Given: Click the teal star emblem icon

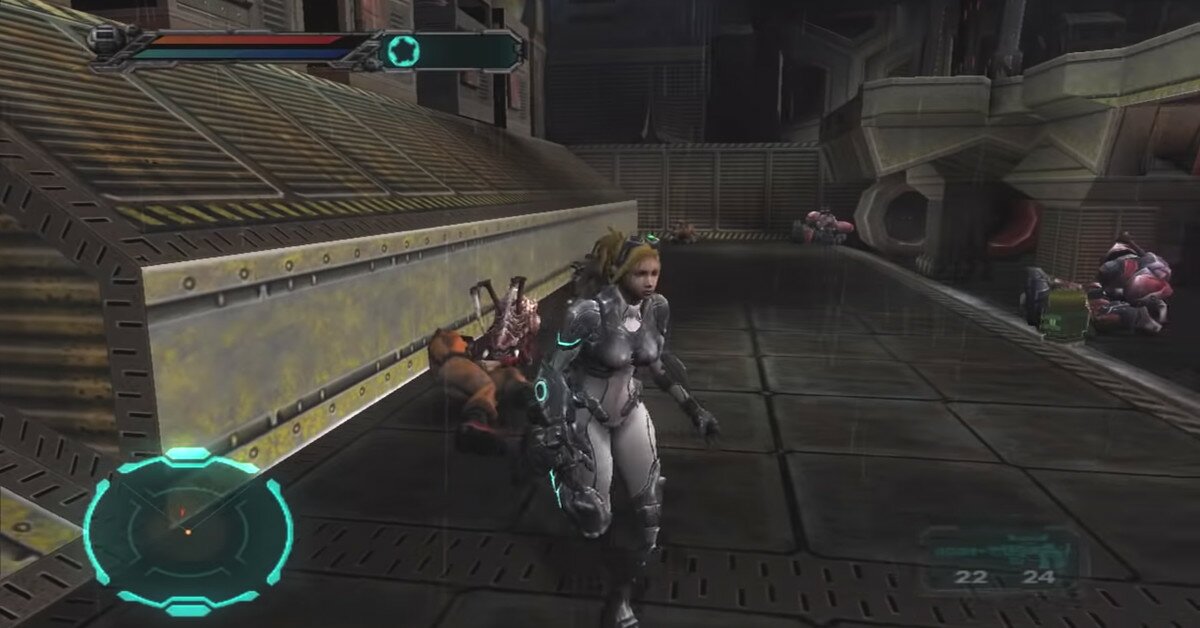Looking at the screenshot, I should 403,50.
